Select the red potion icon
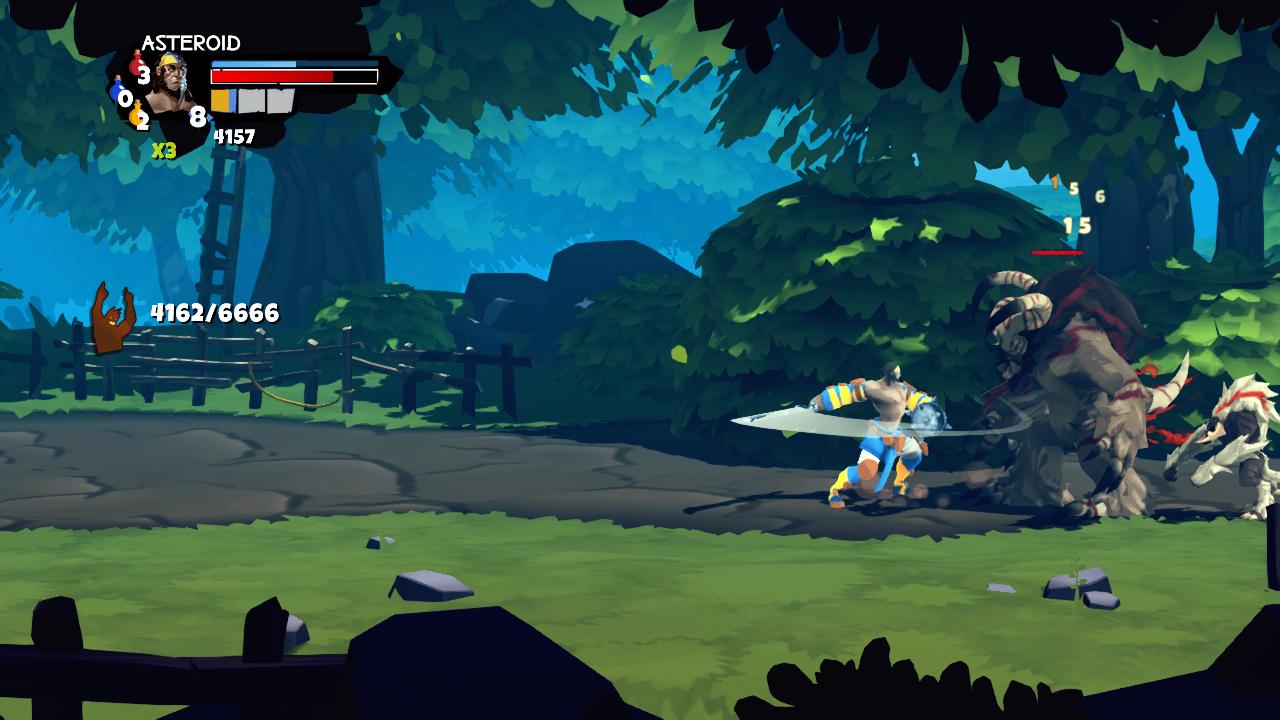This screenshot has width=1280, height=720. 135,65
